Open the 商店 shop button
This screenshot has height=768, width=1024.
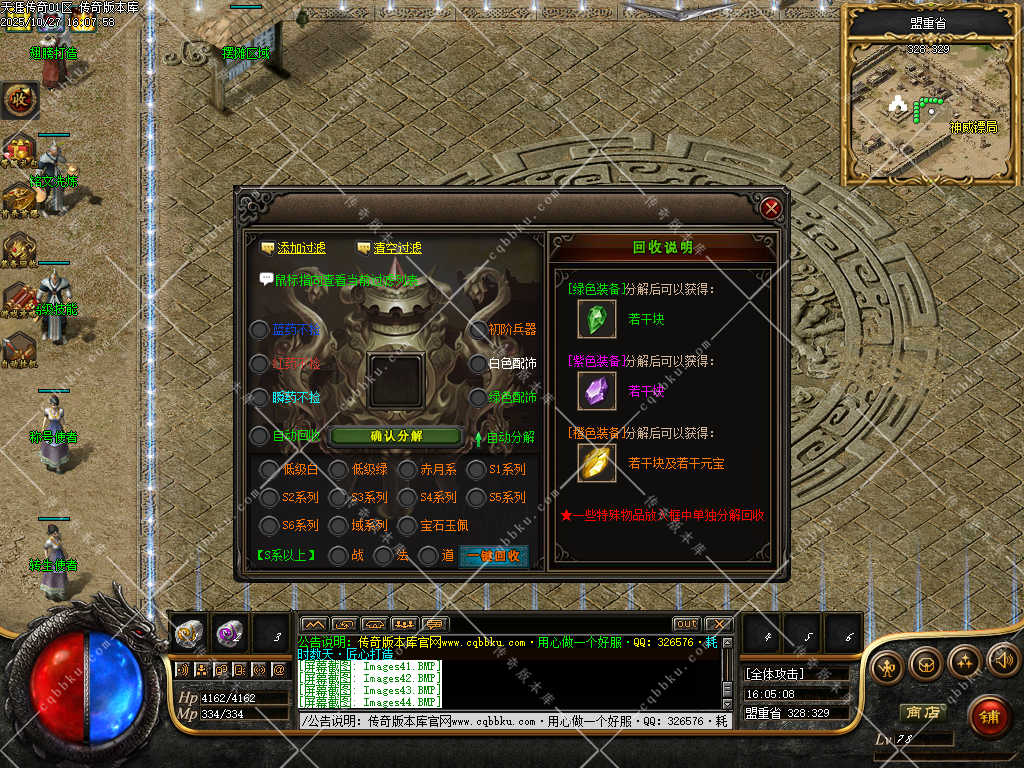coord(923,713)
